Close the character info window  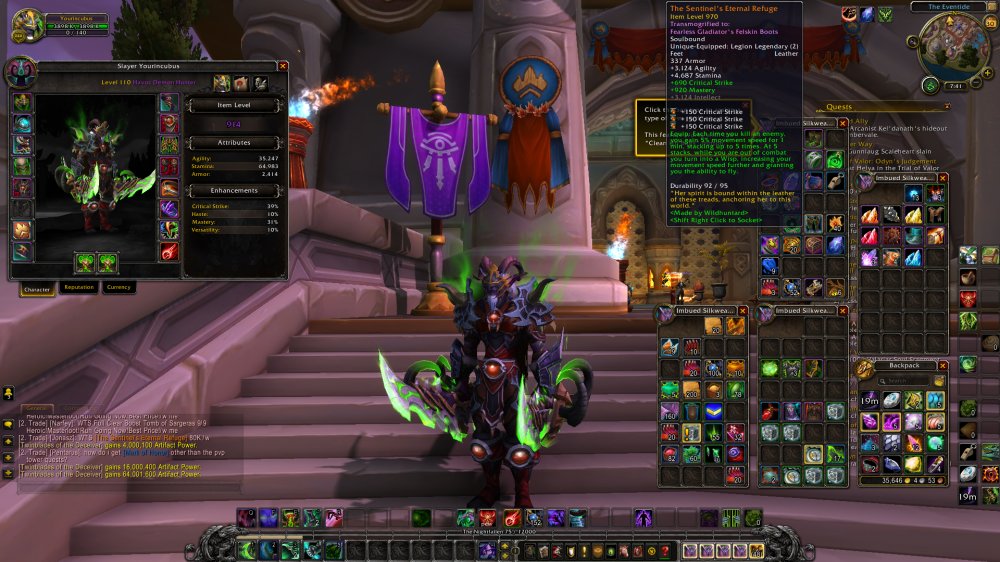pos(283,66)
